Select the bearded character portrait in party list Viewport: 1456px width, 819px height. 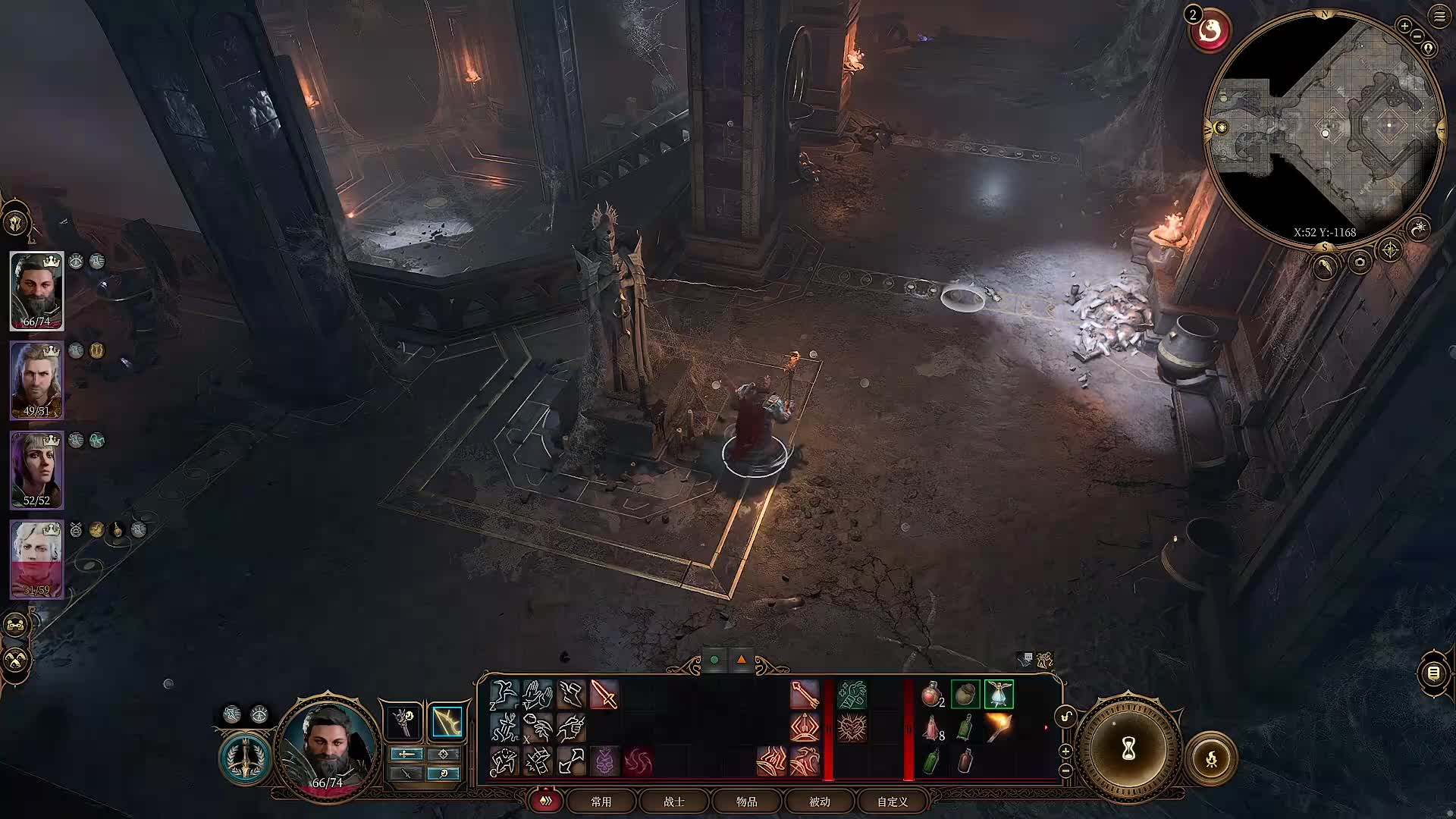(36, 291)
